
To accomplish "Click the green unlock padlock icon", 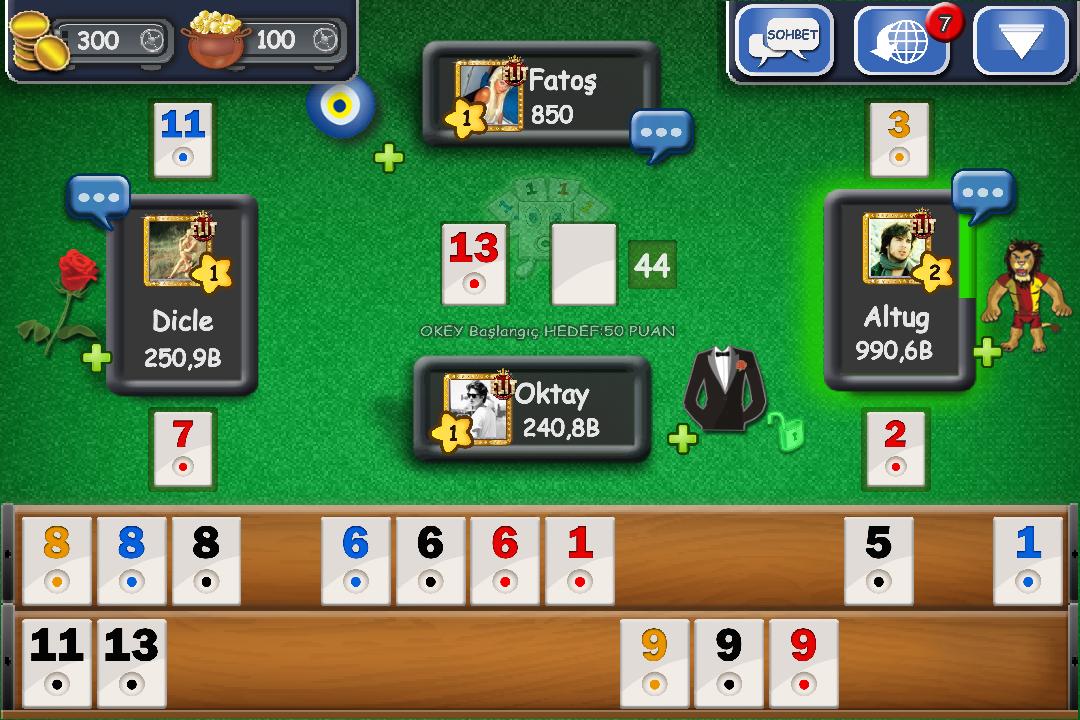I will pos(789,430).
